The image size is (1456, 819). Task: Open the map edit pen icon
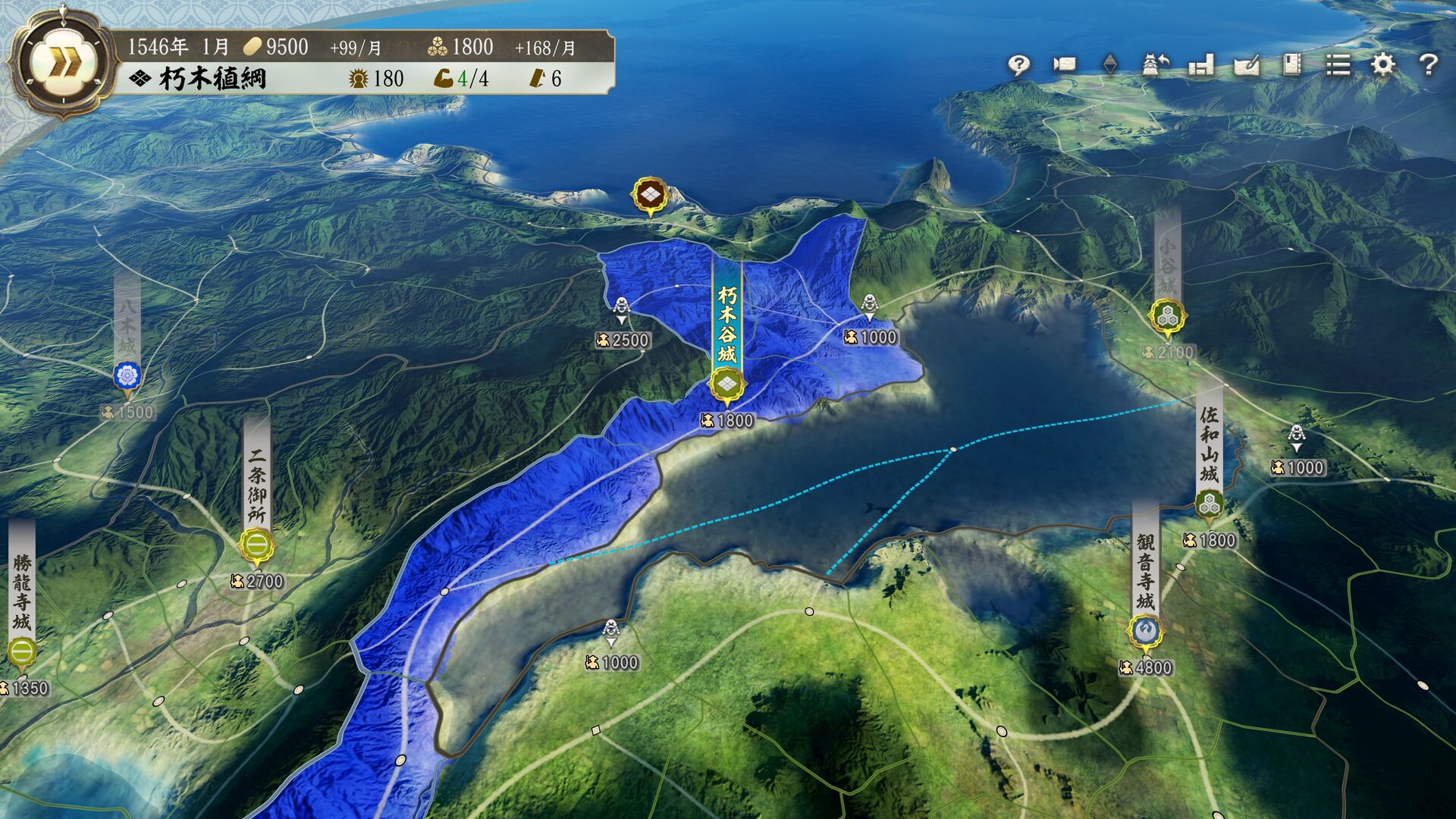1247,64
